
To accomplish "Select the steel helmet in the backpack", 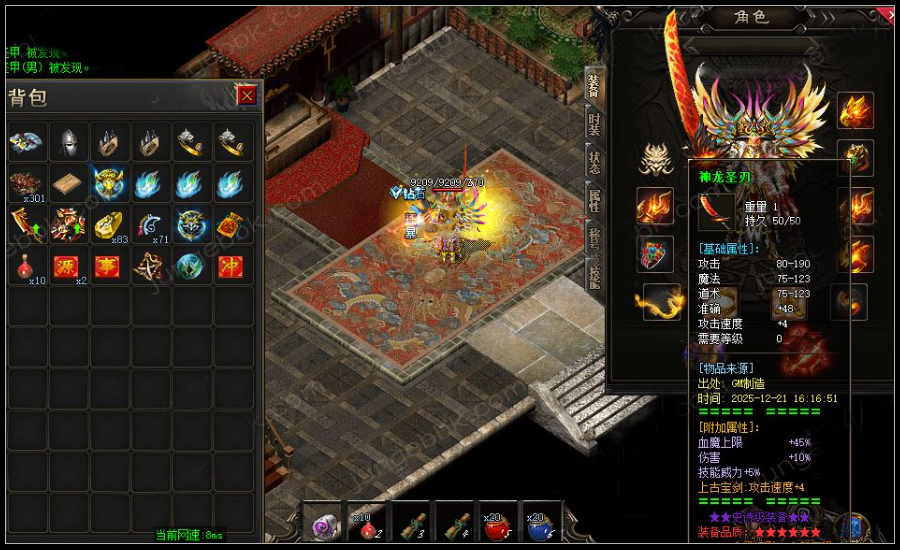I will coord(68,142).
